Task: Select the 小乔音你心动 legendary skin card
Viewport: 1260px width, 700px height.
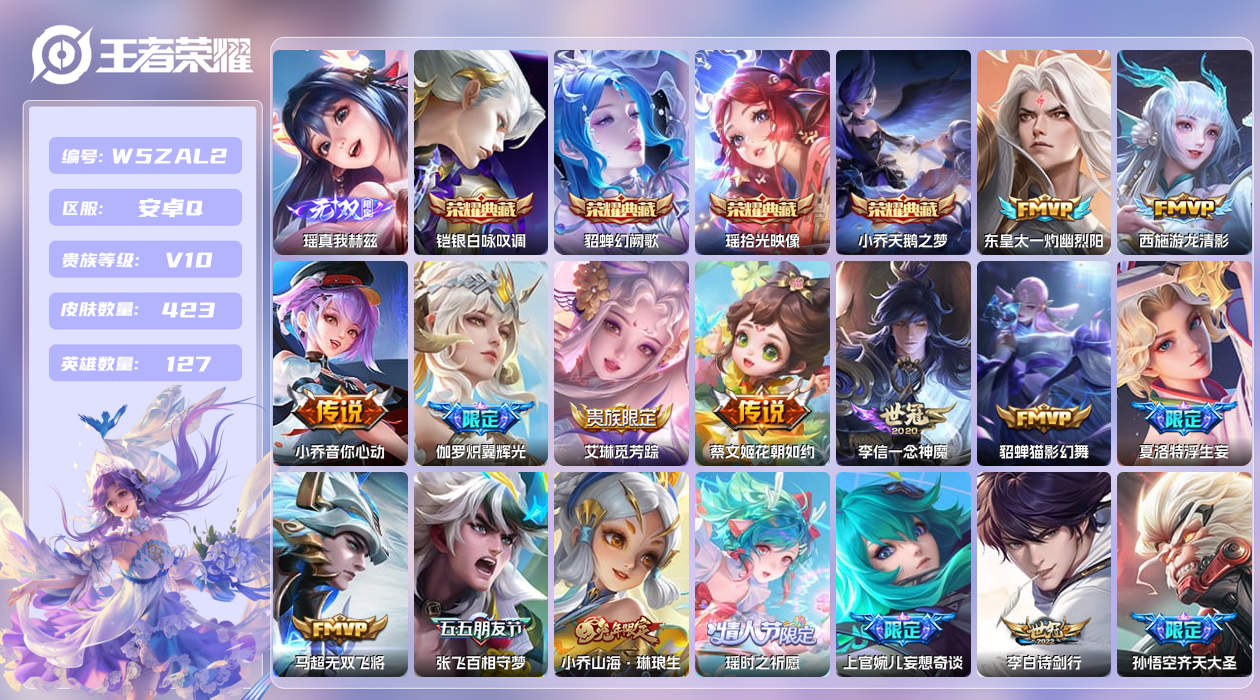Action: coord(340,363)
